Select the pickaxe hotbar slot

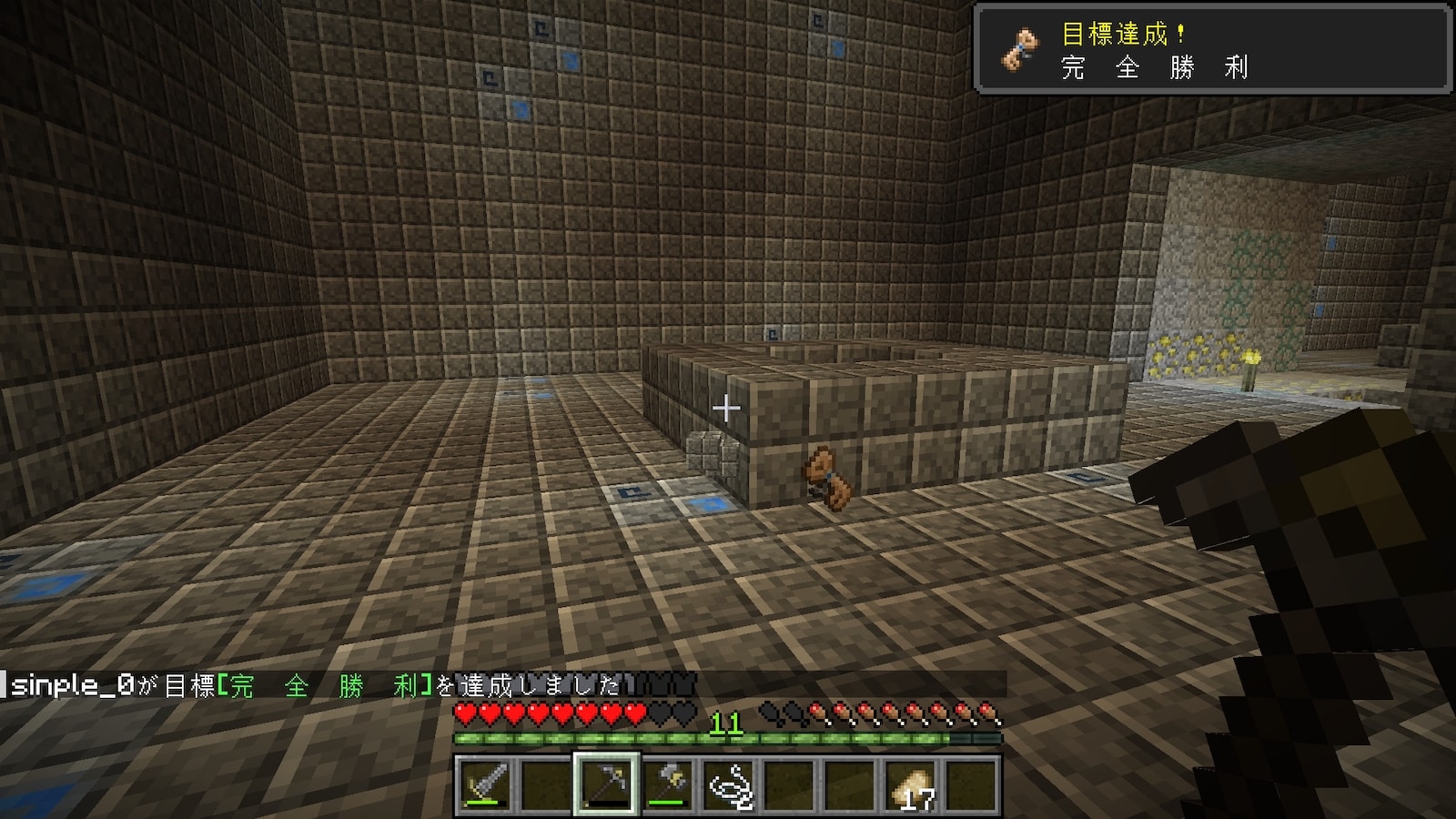point(606,784)
